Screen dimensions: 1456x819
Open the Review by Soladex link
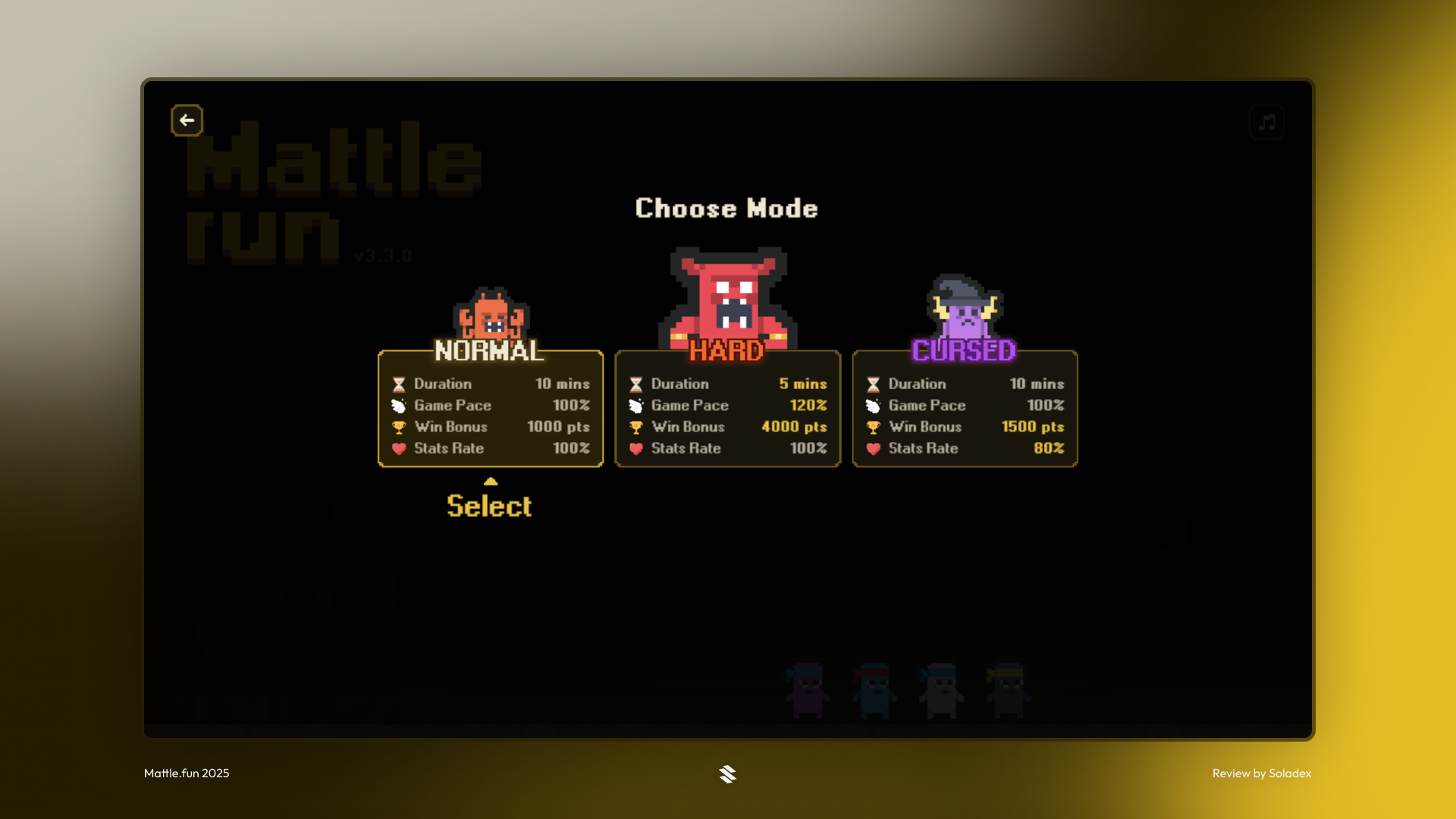pos(1261,773)
